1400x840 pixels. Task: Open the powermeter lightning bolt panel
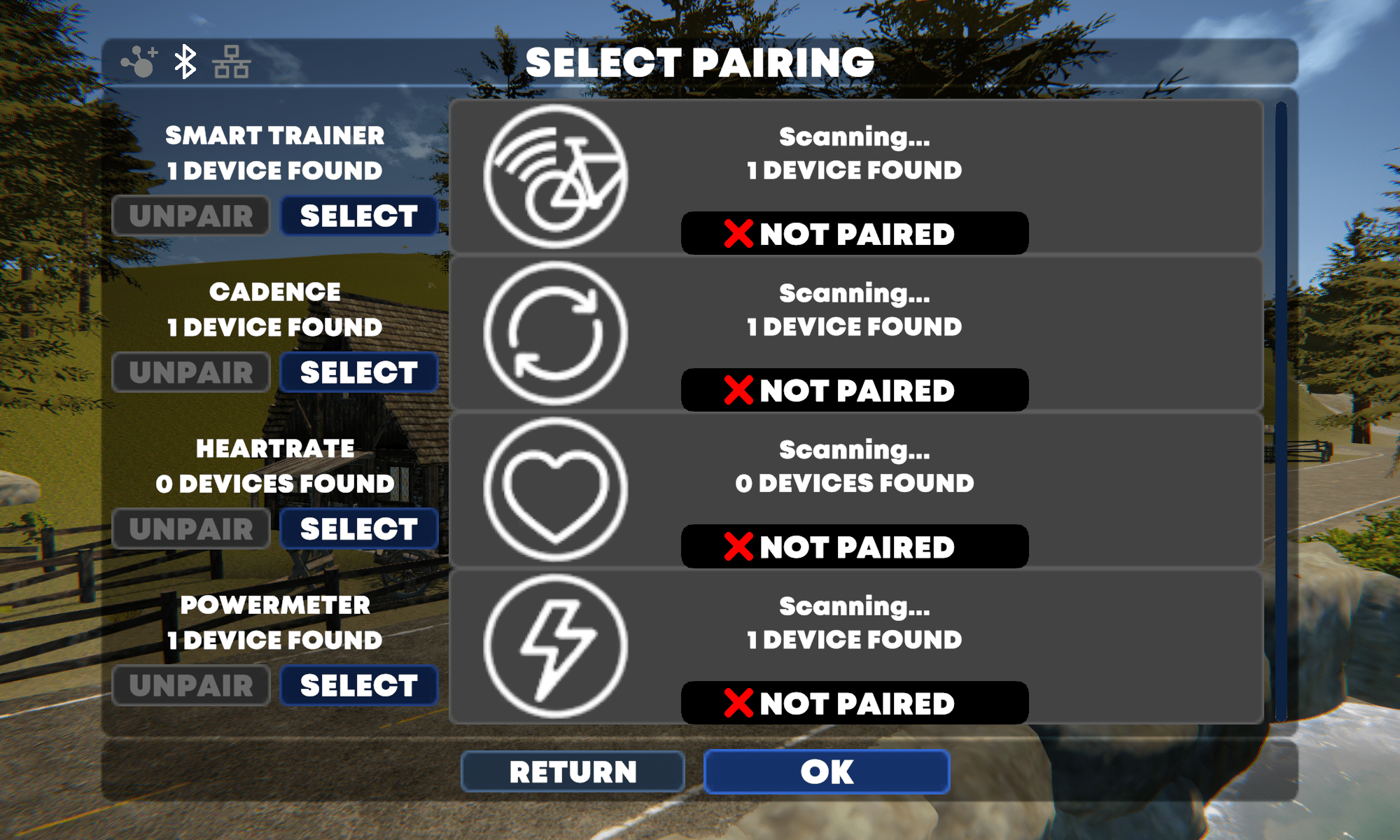(x=556, y=645)
